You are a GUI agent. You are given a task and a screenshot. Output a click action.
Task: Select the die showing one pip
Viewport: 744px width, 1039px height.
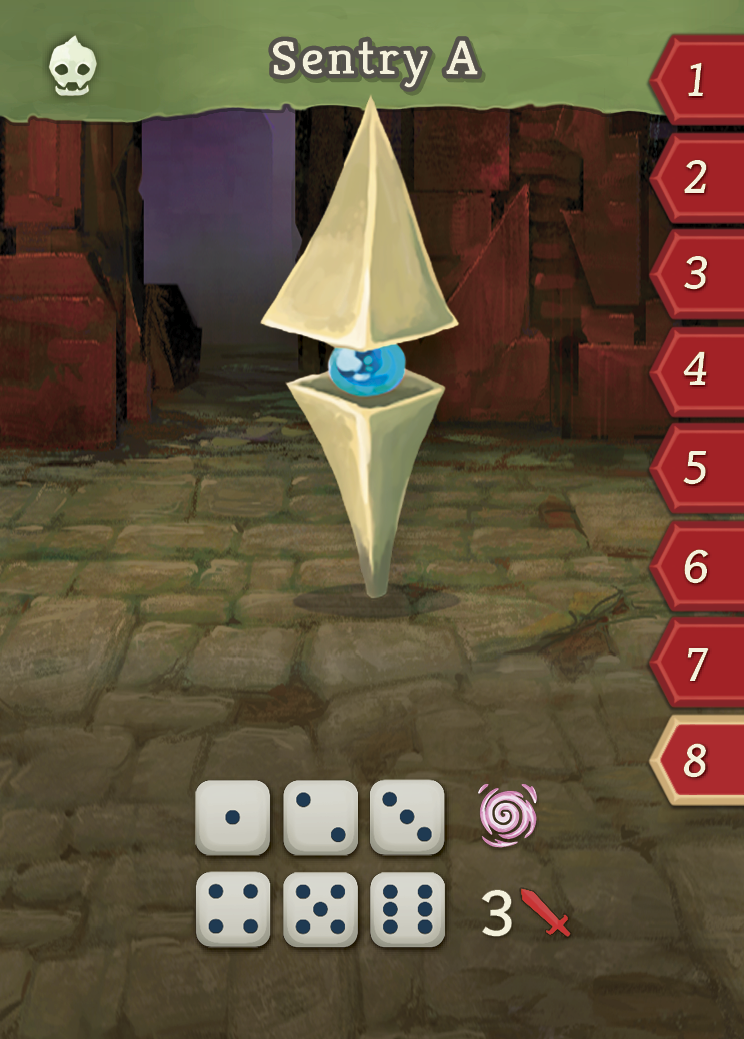pos(232,817)
